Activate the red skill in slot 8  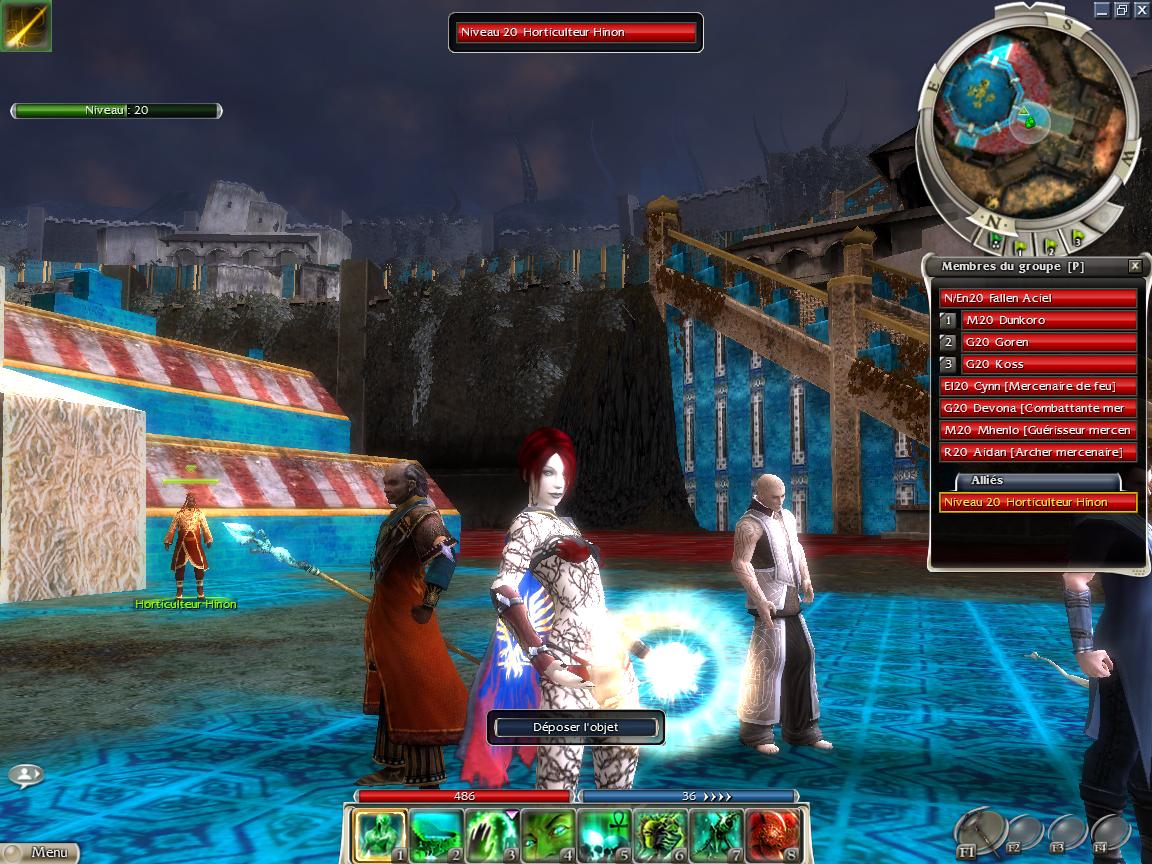point(772,836)
